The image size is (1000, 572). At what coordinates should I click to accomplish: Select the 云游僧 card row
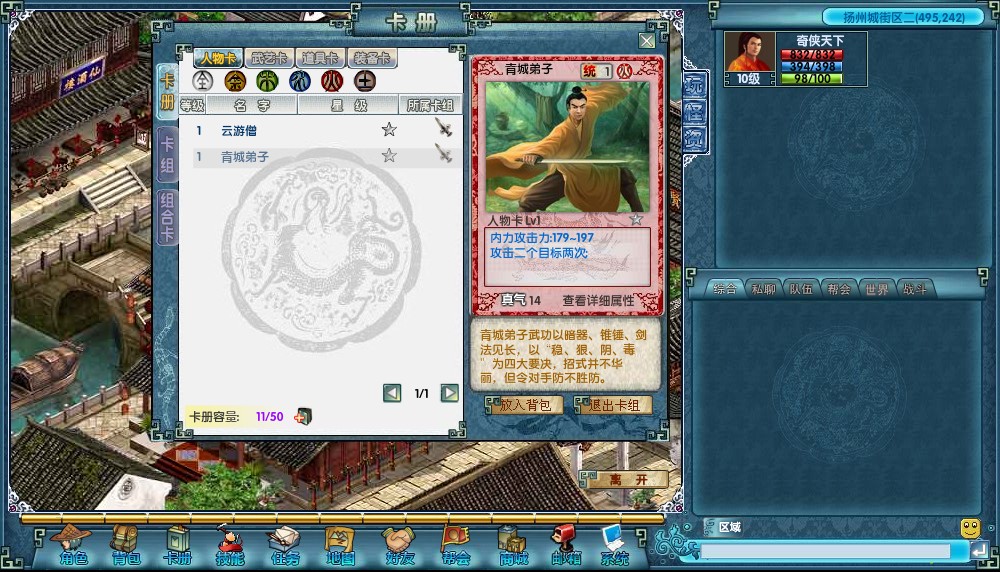[x=245, y=130]
